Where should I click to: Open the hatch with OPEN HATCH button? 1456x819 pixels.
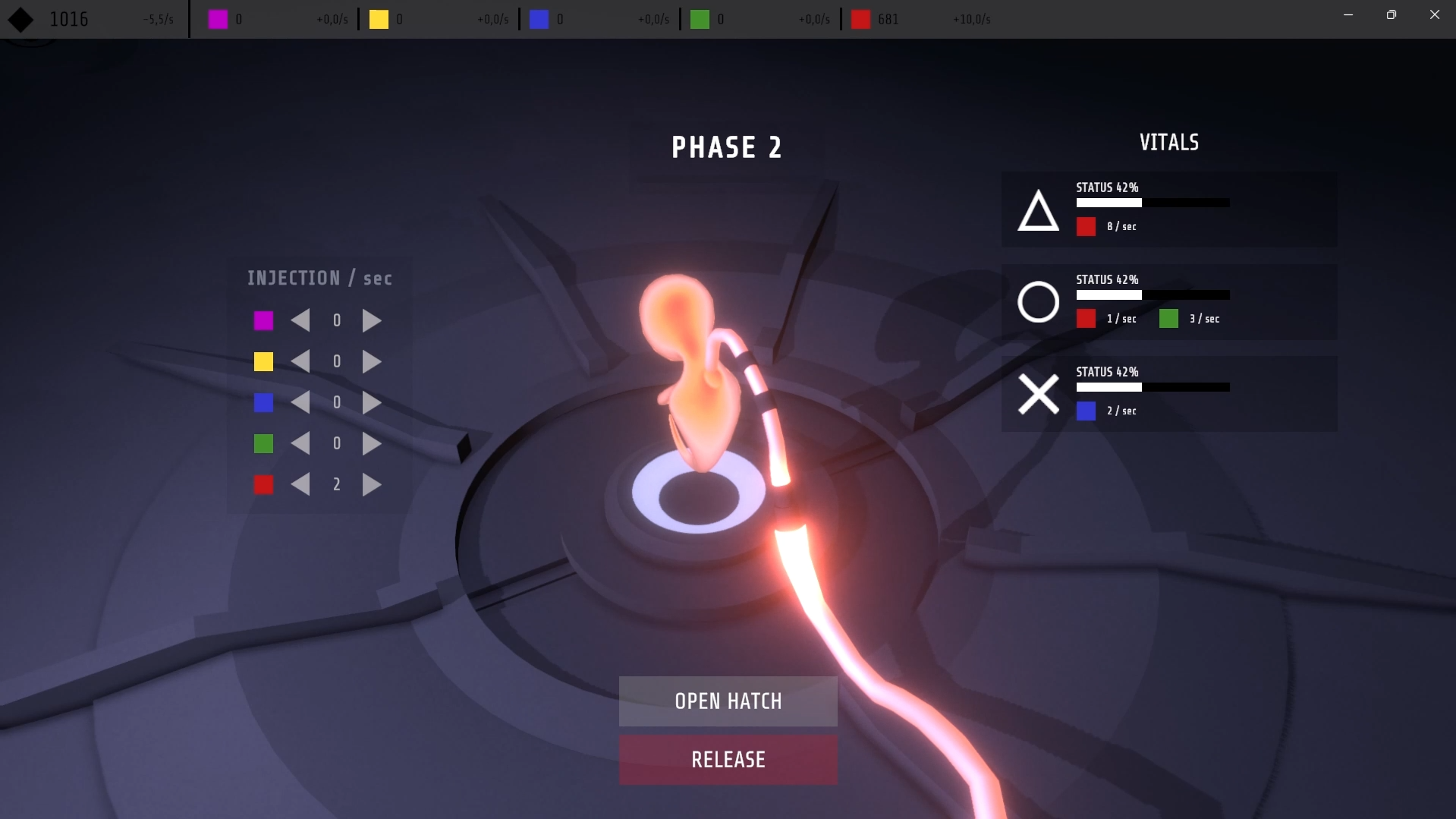[x=728, y=701]
